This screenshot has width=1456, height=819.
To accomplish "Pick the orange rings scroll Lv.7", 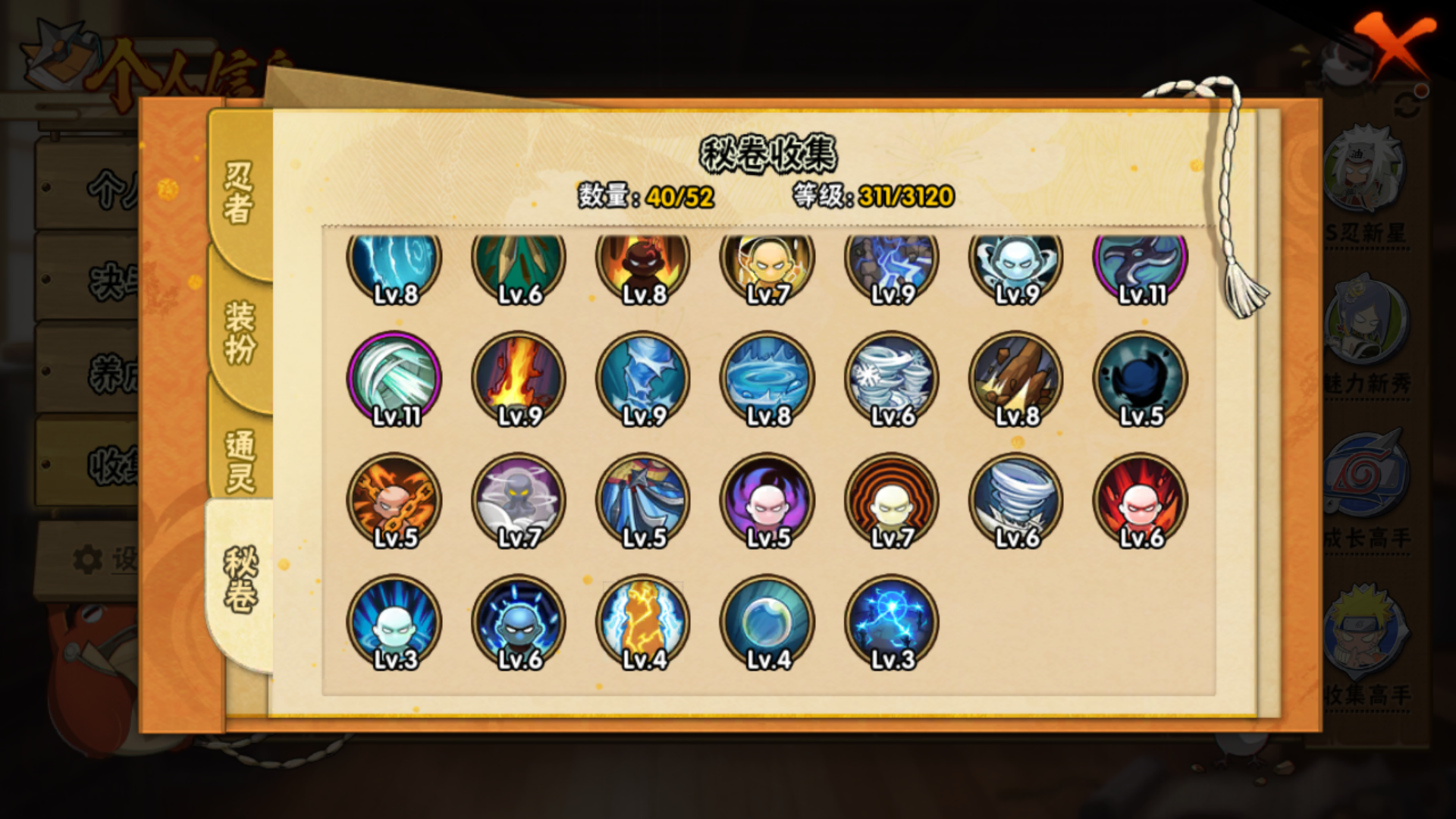I will click(892, 500).
